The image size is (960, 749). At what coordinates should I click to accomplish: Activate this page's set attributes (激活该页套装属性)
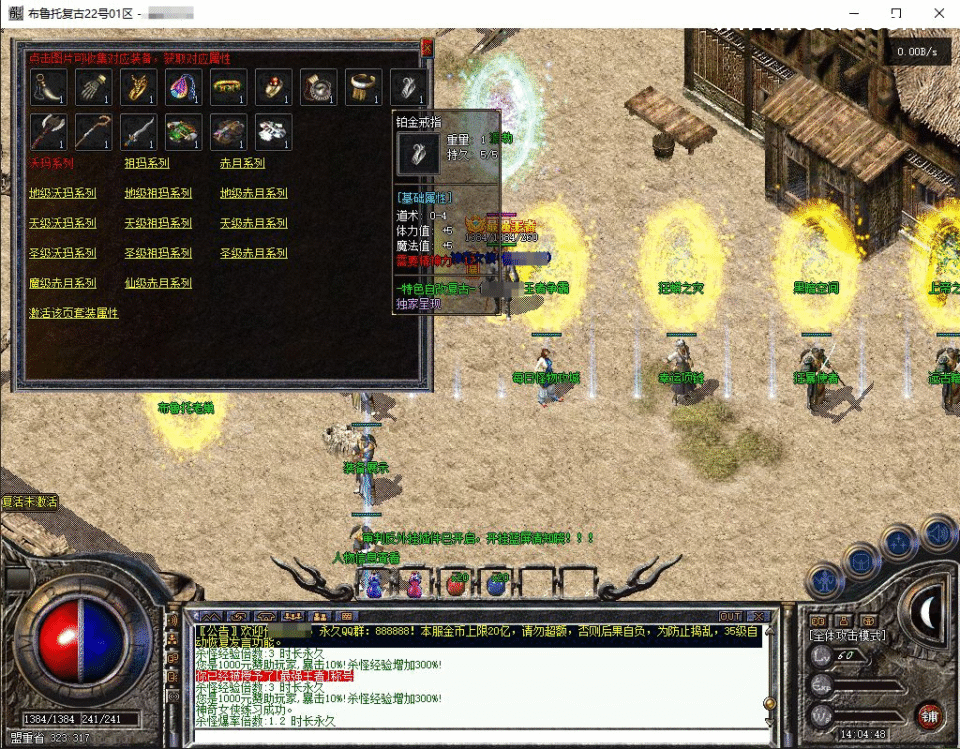[x=73, y=313]
